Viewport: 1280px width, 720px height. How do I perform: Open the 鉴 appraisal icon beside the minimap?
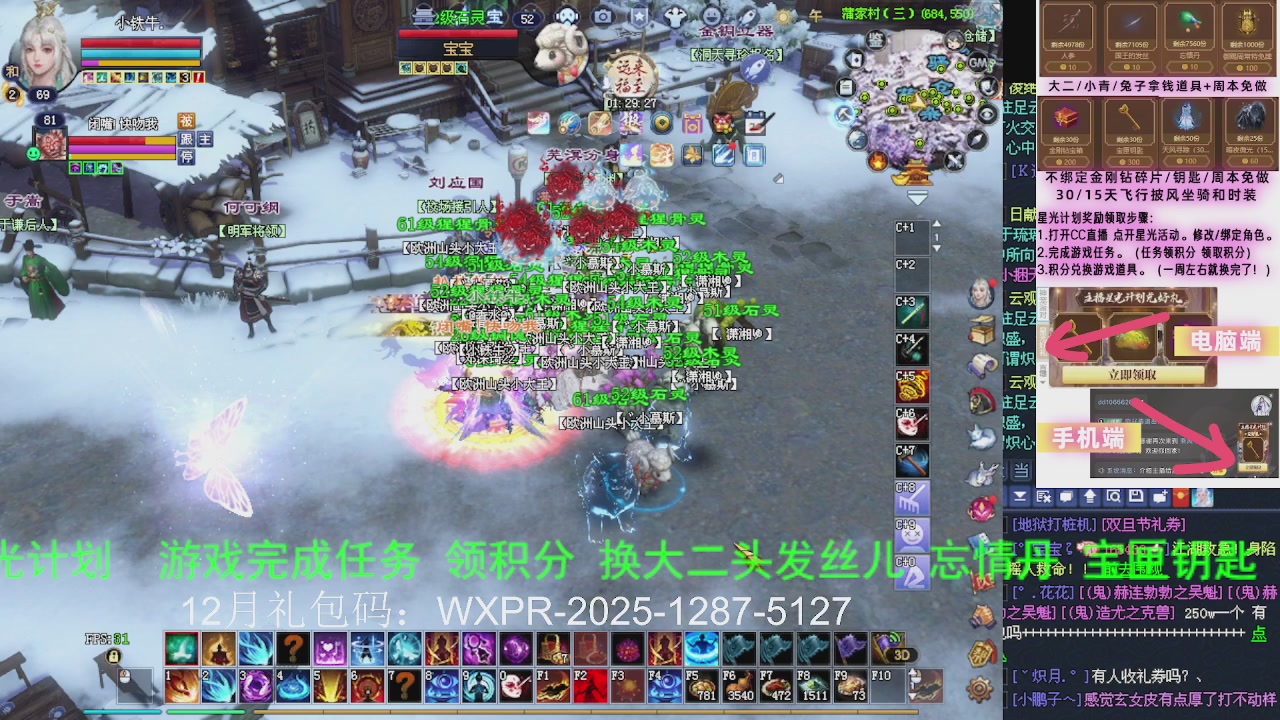click(876, 40)
